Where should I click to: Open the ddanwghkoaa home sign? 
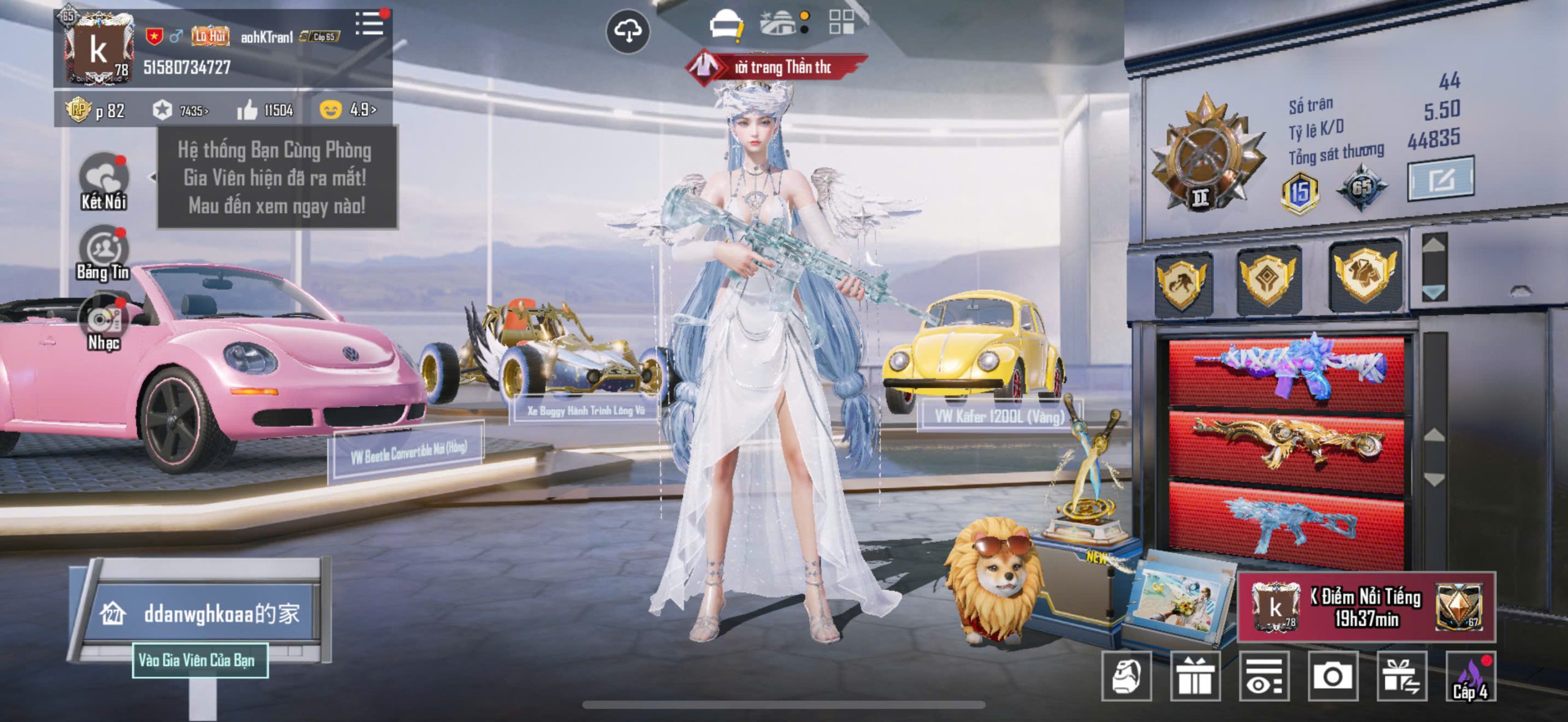coord(202,614)
